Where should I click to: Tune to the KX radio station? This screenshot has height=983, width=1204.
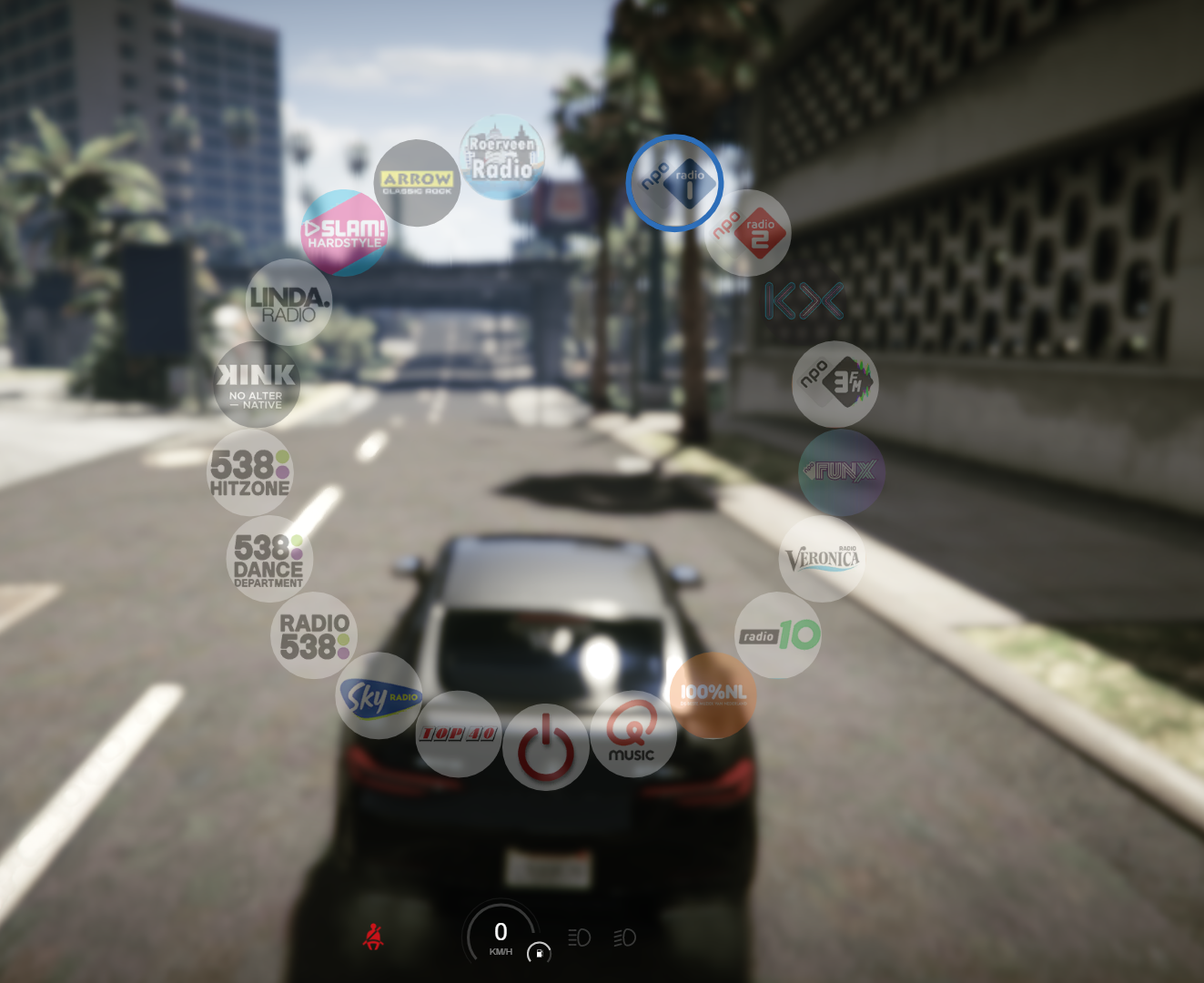click(804, 301)
